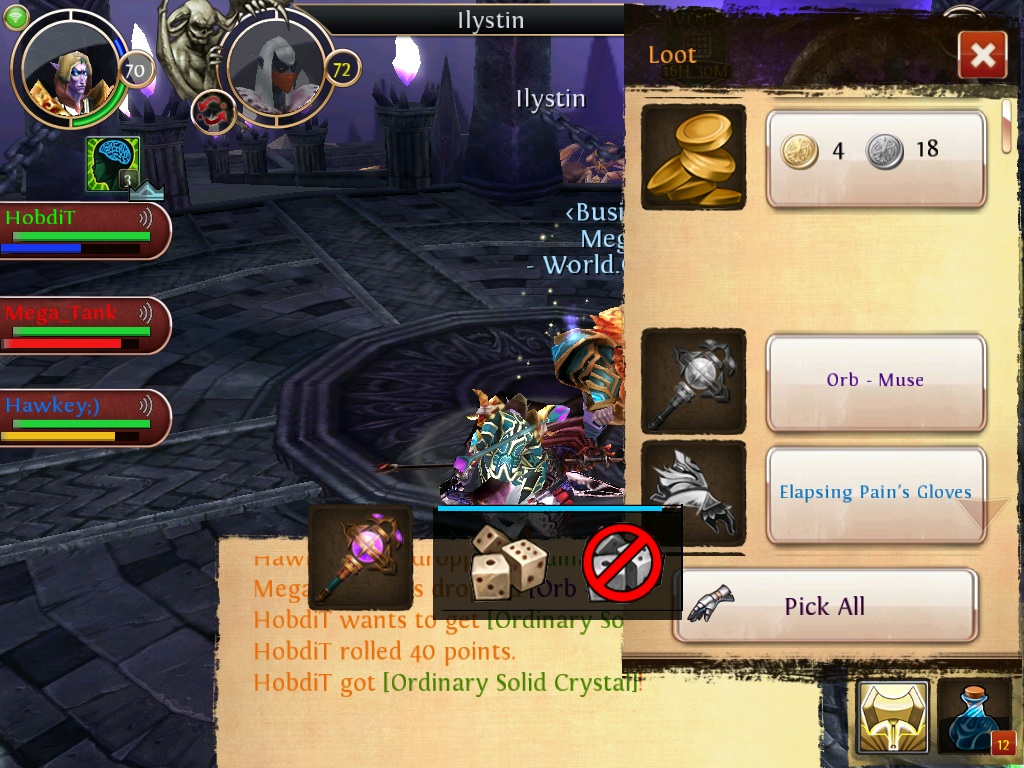Loot Elapsing Pain's Gloves
1024x768 pixels.
[876, 493]
